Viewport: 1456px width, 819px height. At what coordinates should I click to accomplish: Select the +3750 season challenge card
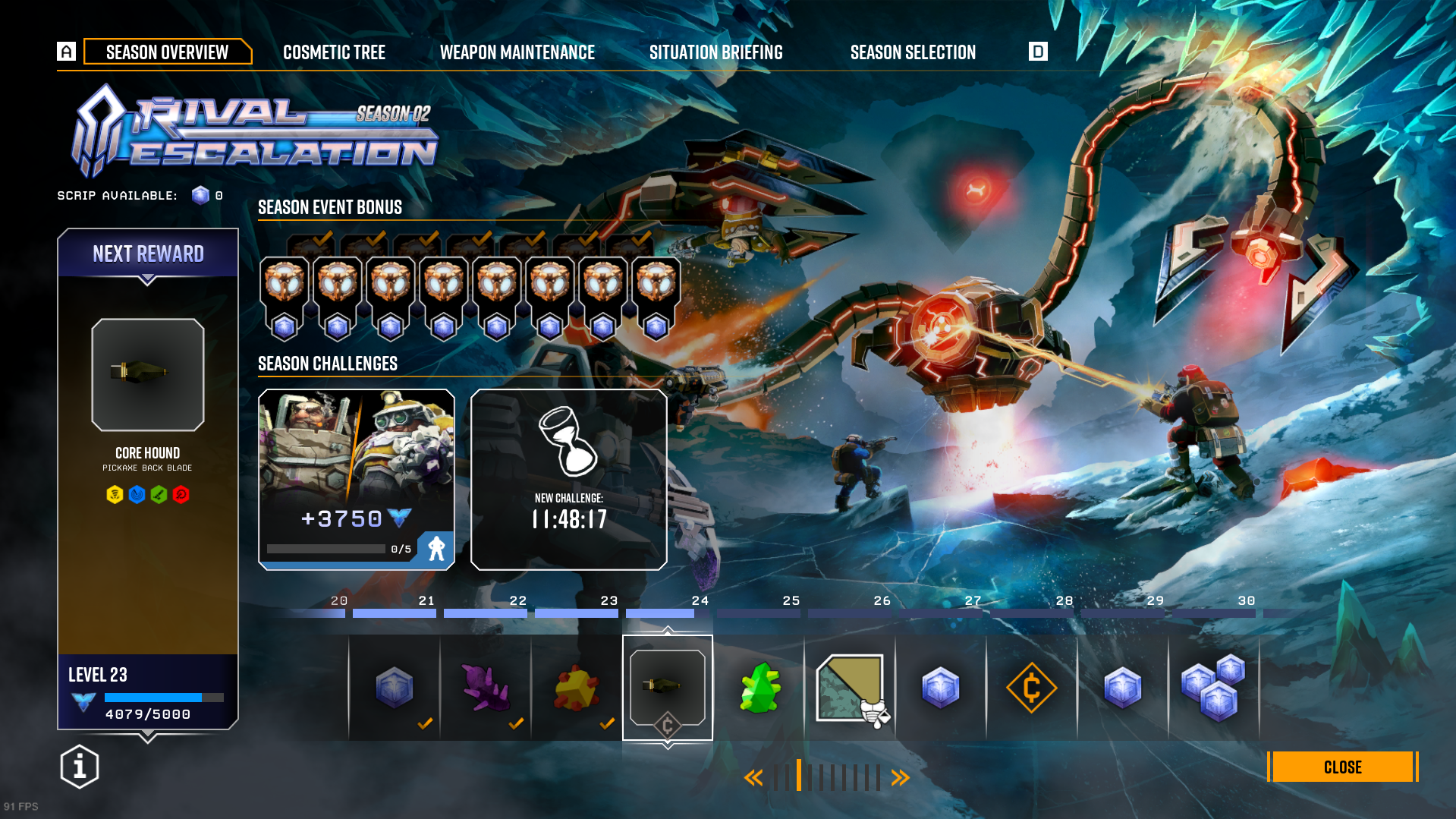tap(357, 479)
